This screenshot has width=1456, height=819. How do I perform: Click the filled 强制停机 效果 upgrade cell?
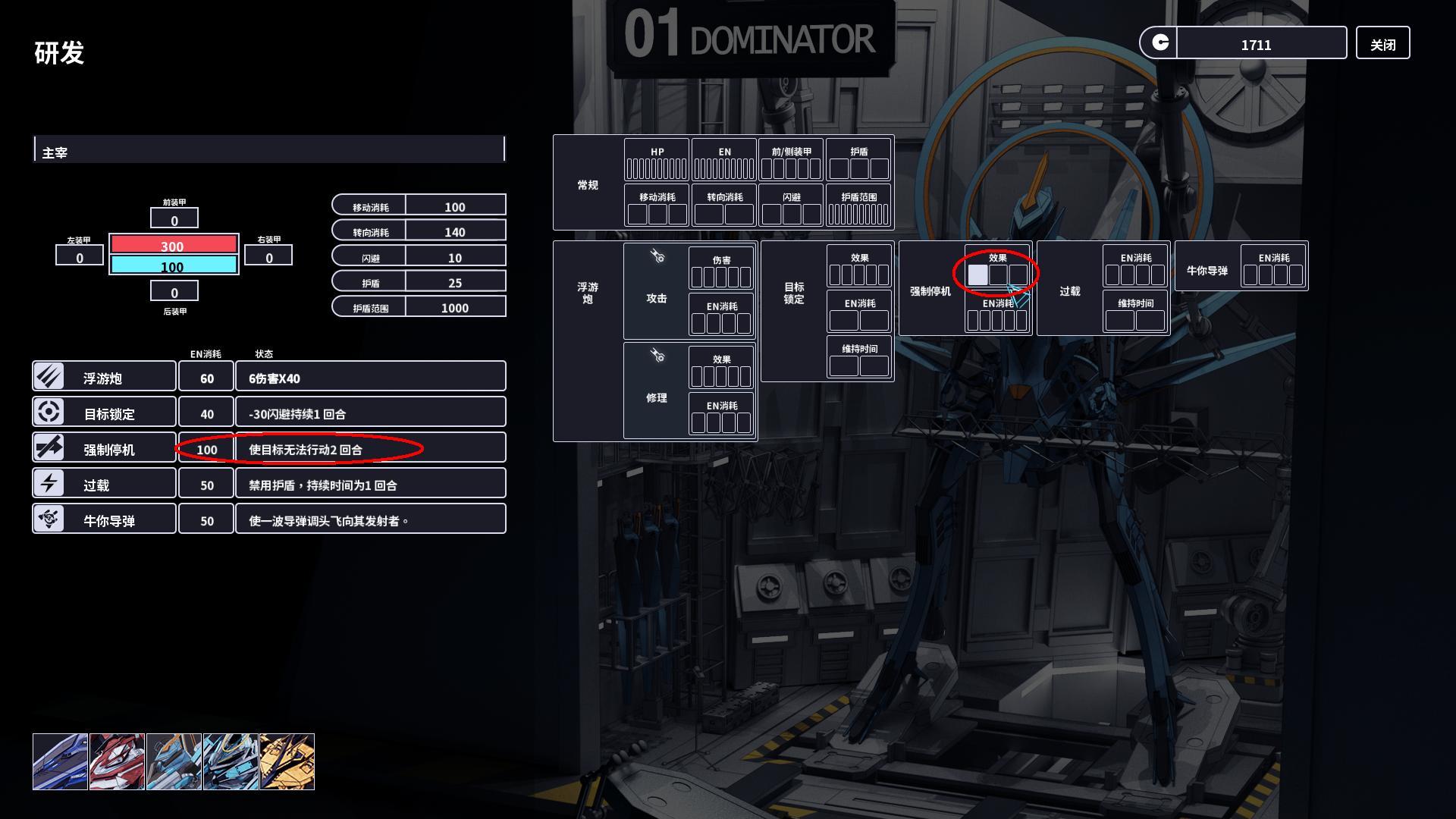tap(977, 275)
